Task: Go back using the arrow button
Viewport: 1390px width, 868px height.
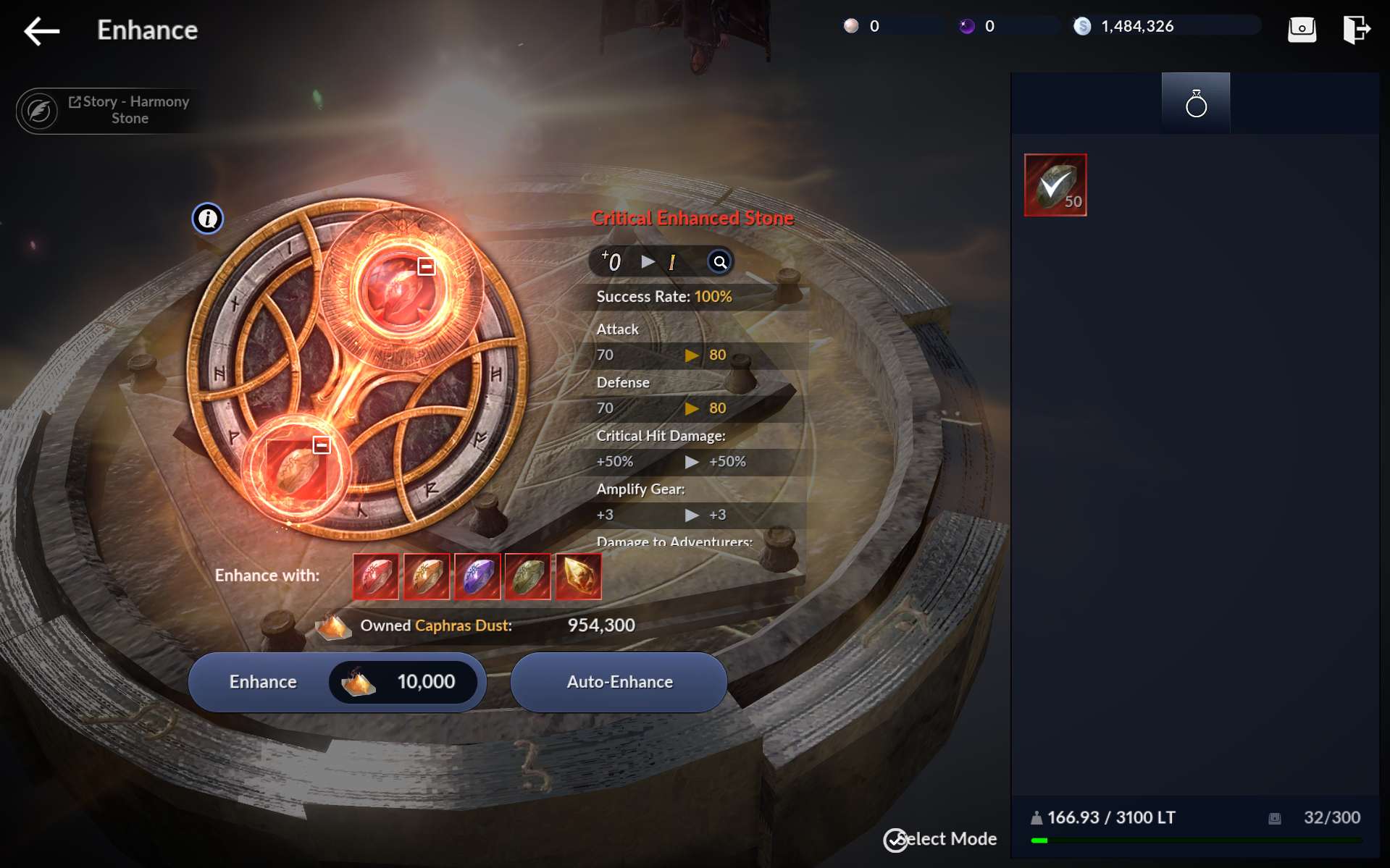Action: point(41,30)
